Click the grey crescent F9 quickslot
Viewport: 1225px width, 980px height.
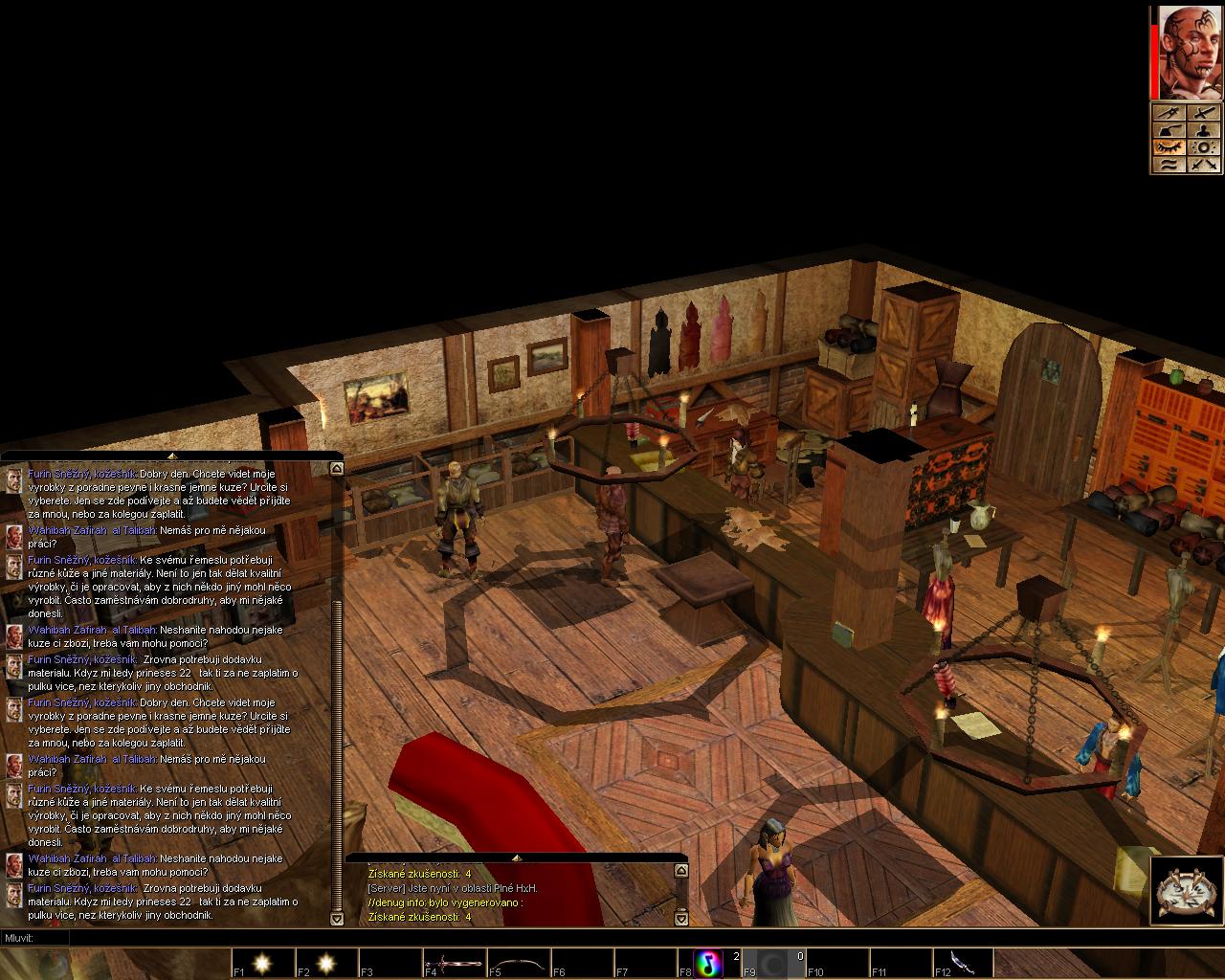point(773,963)
